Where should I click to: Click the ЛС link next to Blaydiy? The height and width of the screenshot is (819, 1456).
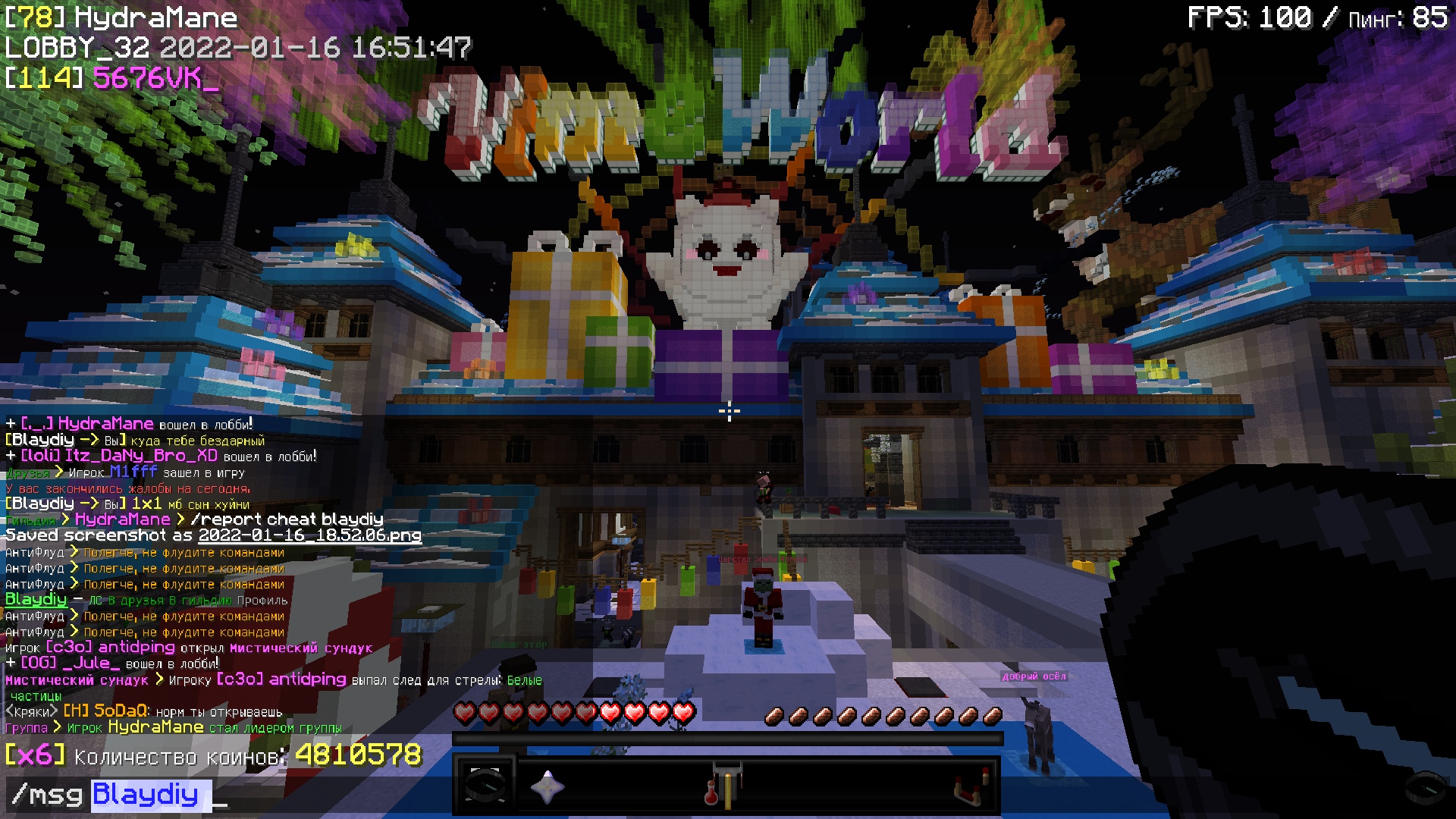pos(96,601)
